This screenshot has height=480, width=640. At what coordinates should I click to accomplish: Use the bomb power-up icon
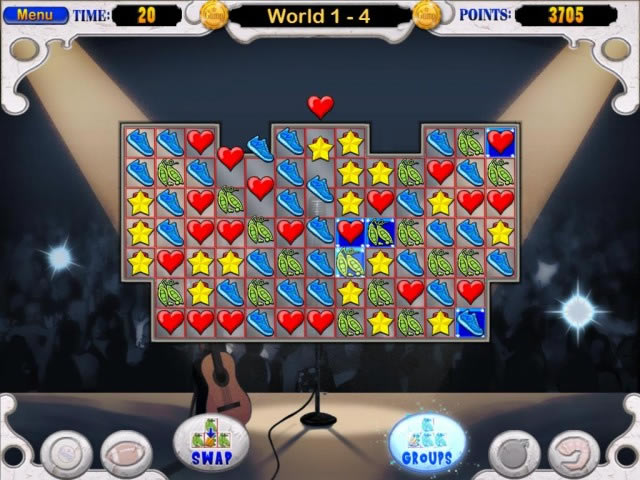coord(517,449)
